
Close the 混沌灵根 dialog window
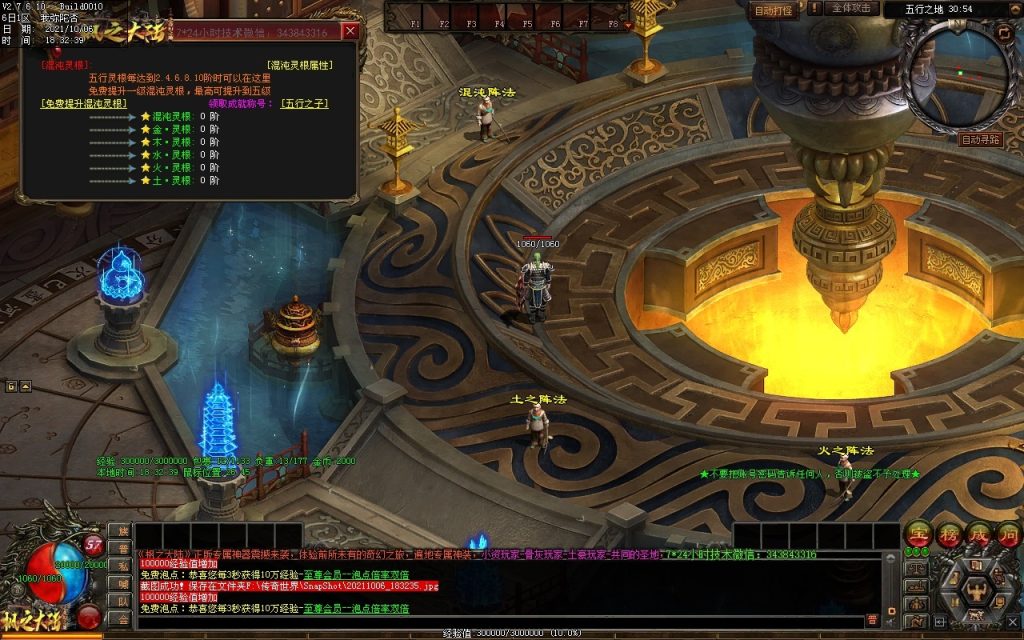tap(350, 31)
